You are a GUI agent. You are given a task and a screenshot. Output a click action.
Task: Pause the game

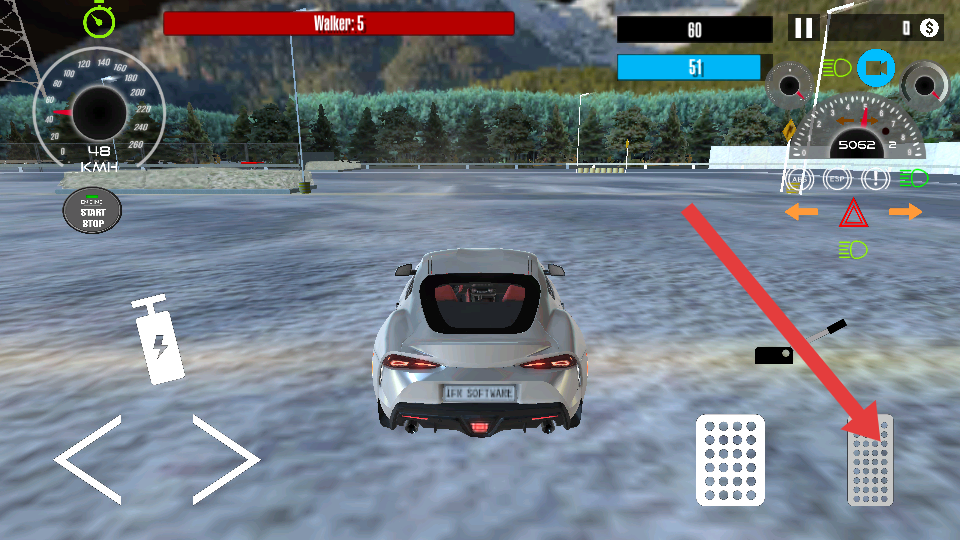click(x=803, y=28)
